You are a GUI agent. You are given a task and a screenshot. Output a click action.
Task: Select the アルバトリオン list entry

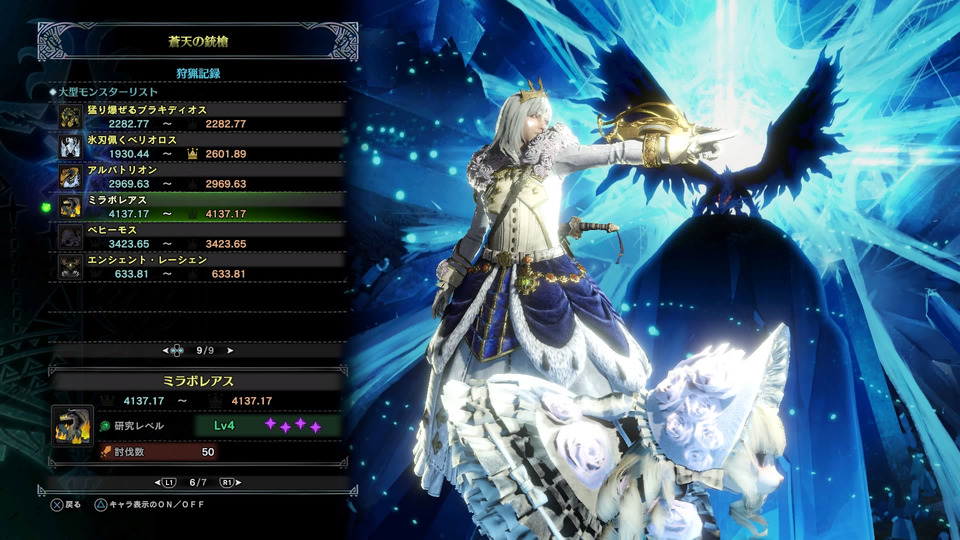[x=200, y=176]
